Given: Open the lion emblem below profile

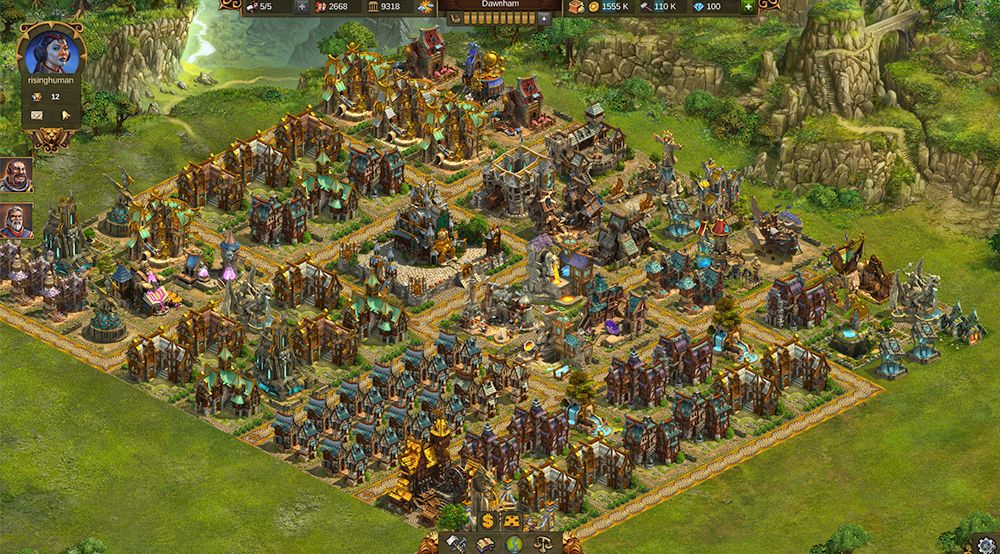Looking at the screenshot, I should [x=50, y=139].
